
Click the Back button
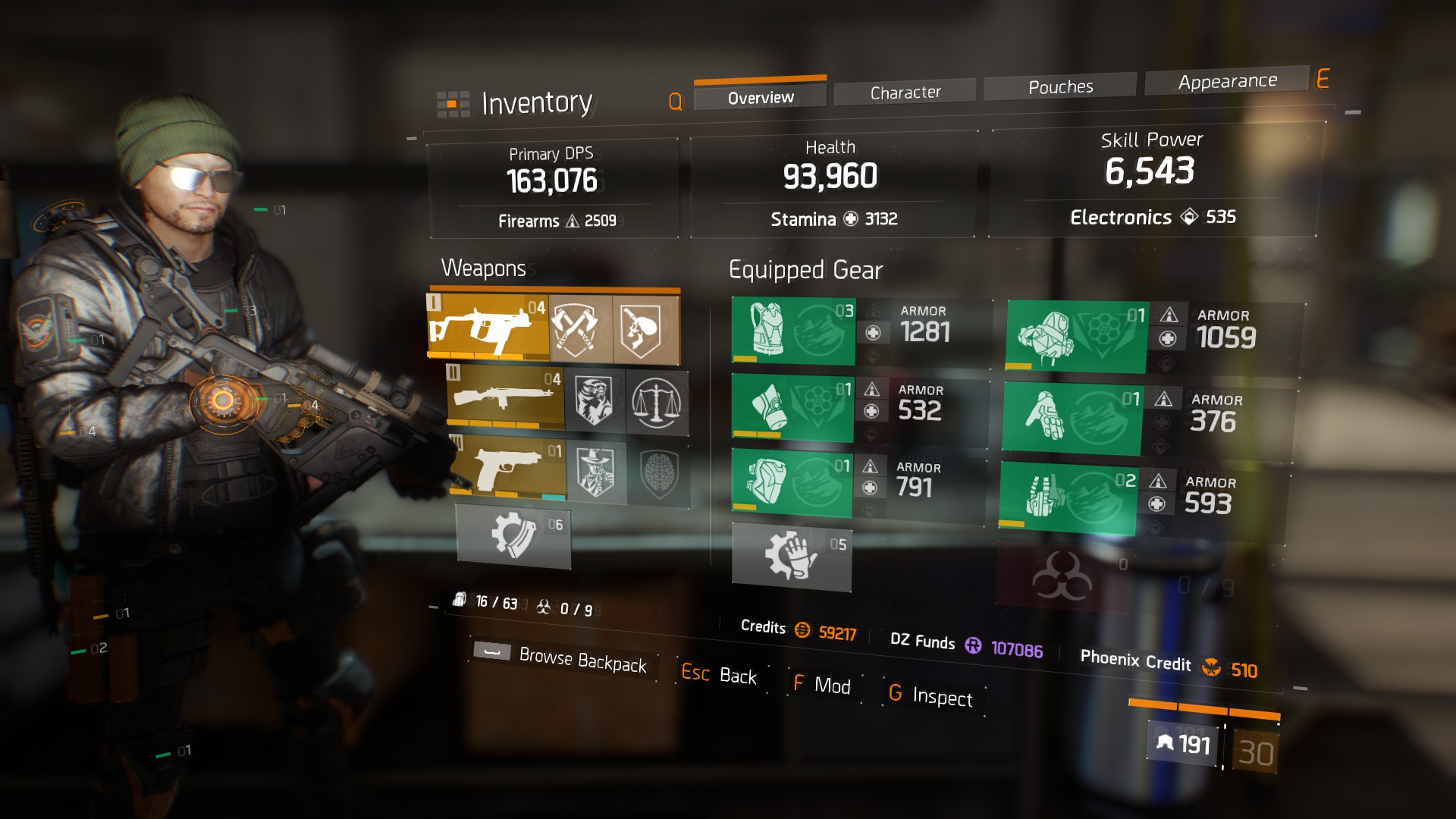719,674
